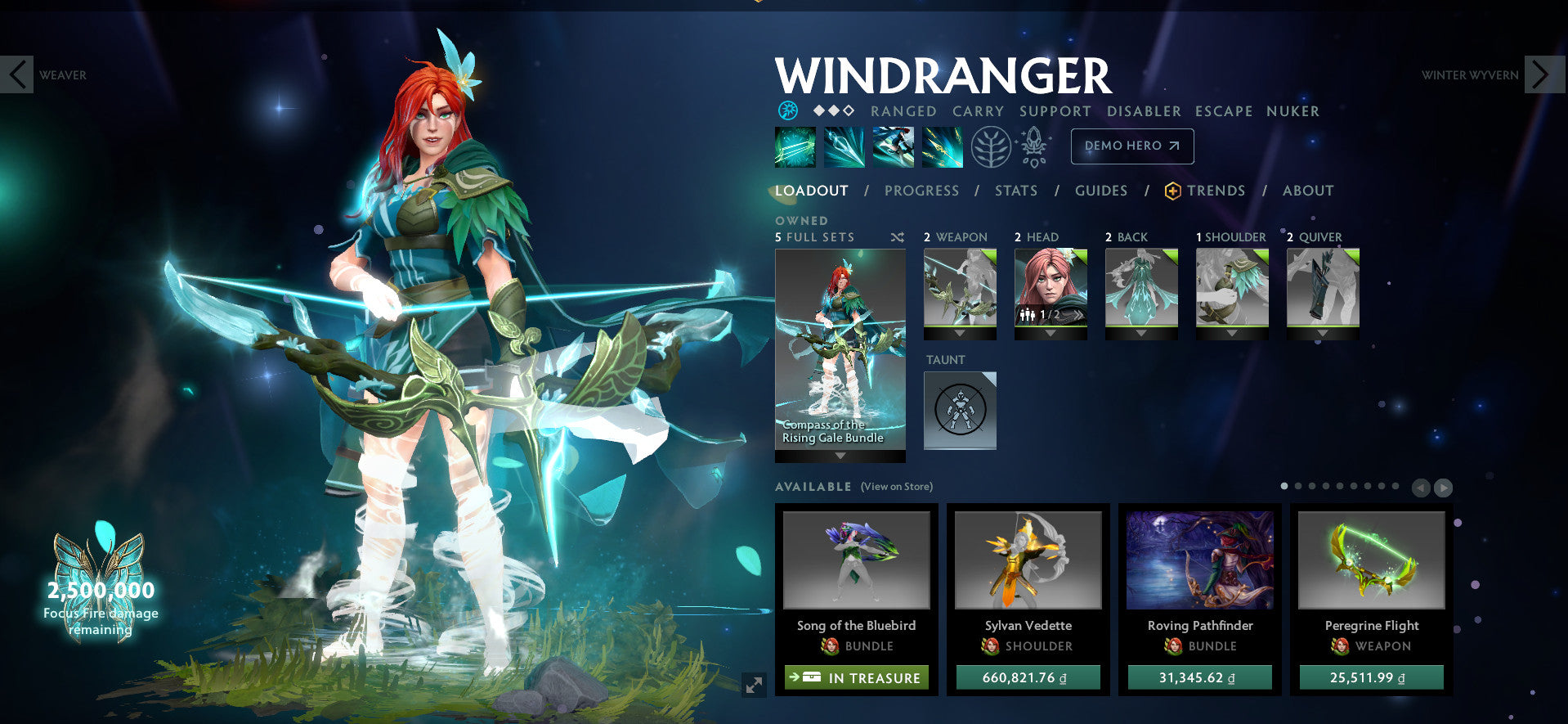Open the fullscreen hero view icon
This screenshot has width=1568, height=724.
(x=752, y=686)
